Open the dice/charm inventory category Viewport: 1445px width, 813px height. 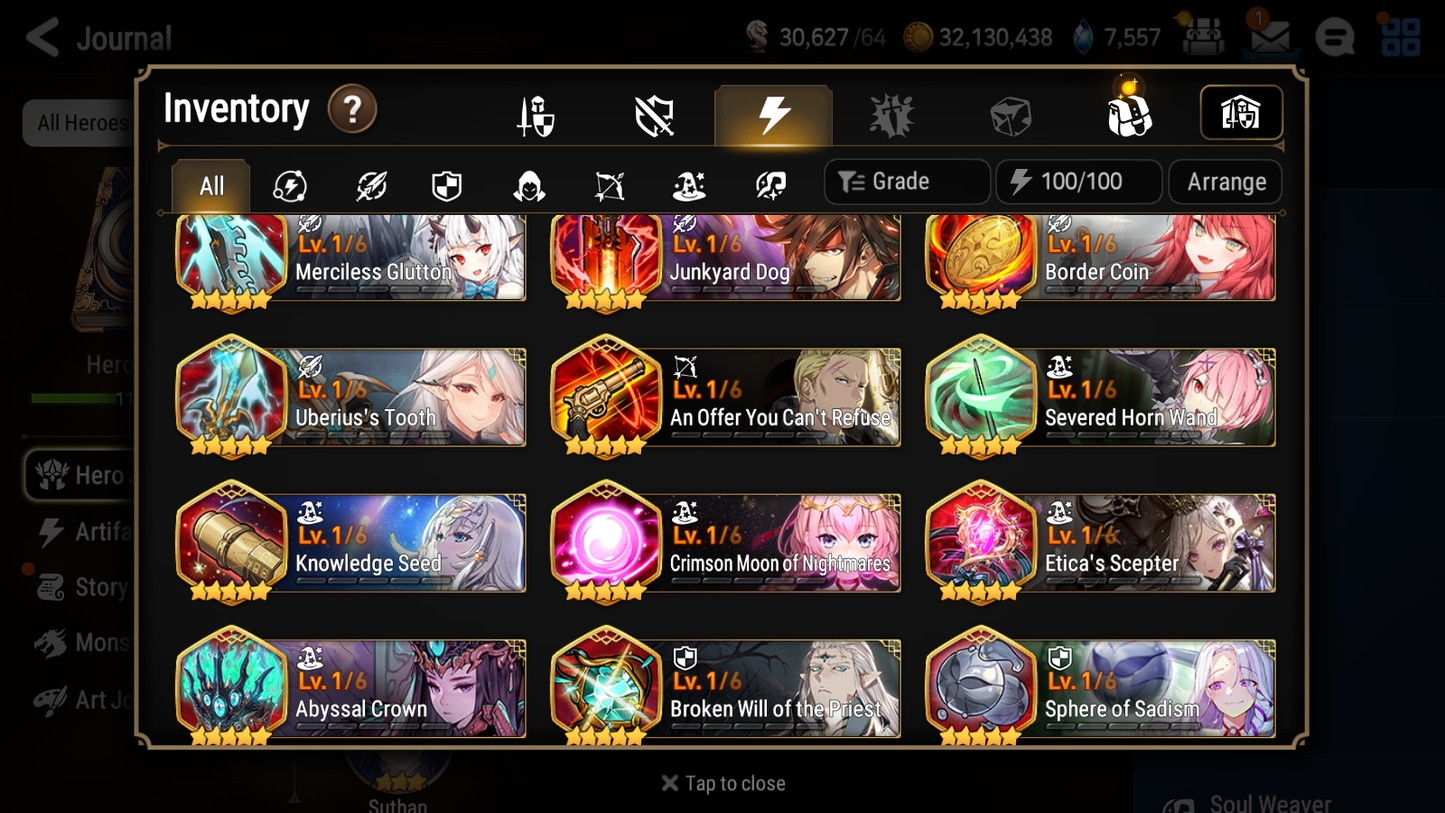coord(1010,114)
